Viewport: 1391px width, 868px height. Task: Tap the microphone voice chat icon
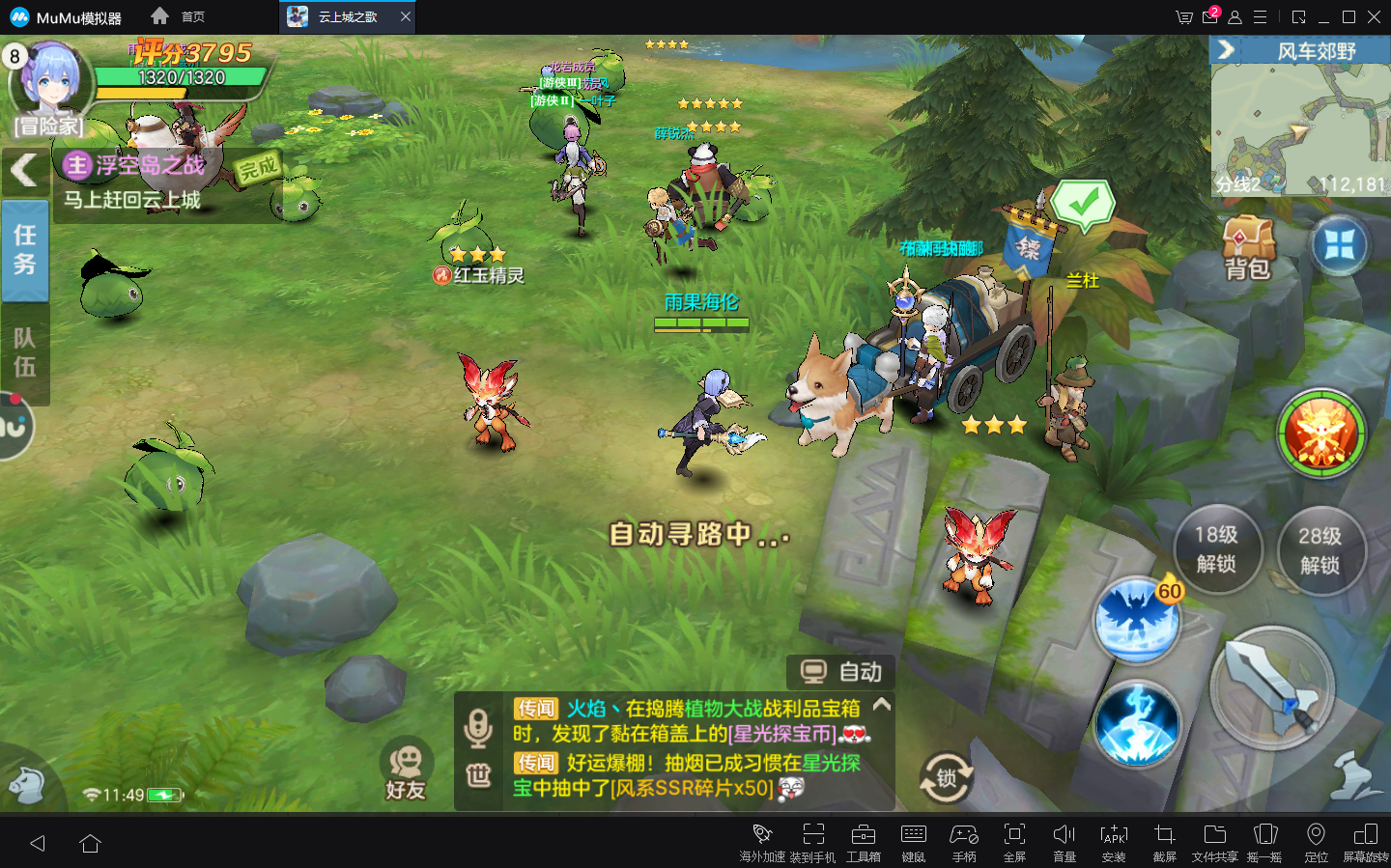[x=478, y=728]
